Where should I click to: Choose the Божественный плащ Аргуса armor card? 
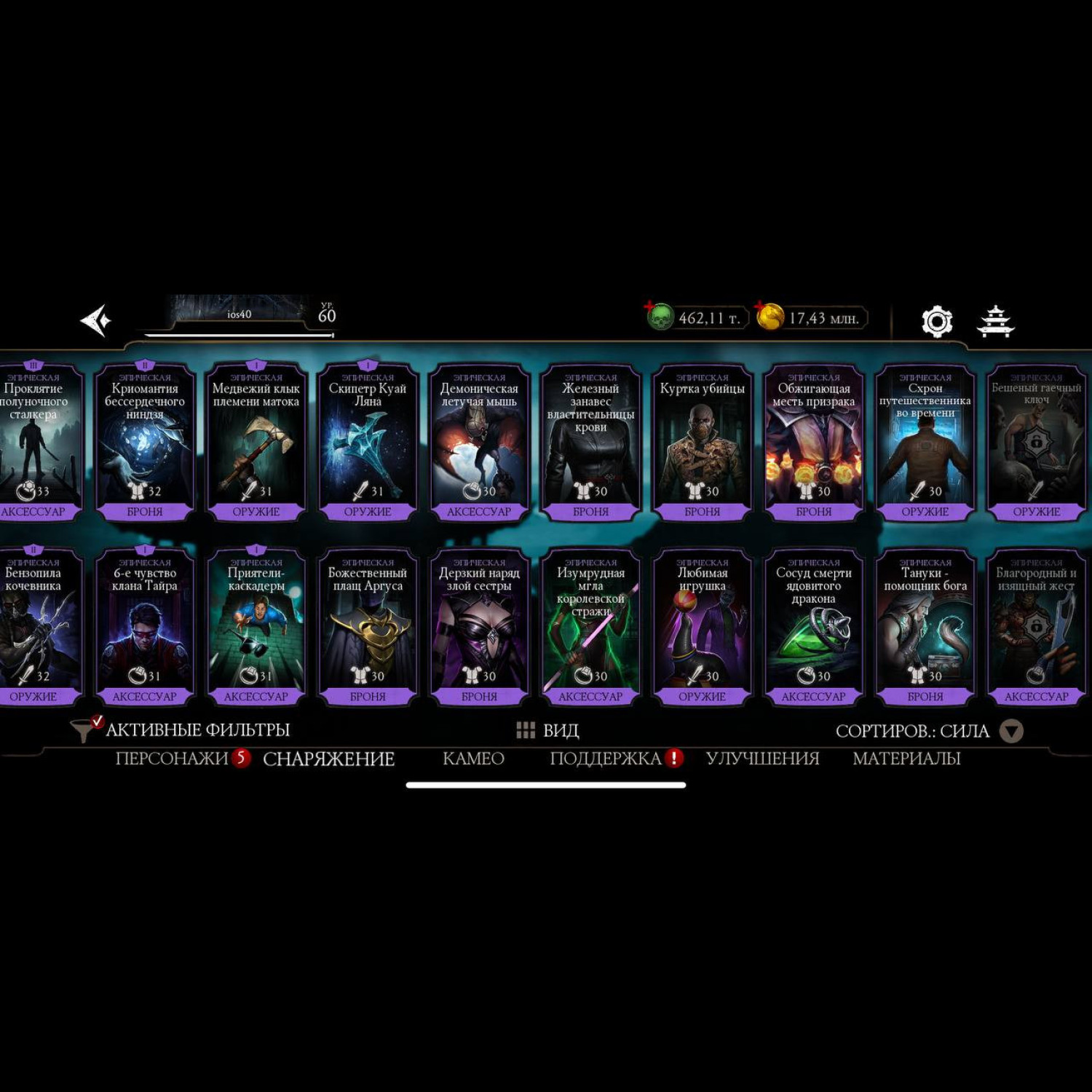pyautogui.click(x=368, y=628)
